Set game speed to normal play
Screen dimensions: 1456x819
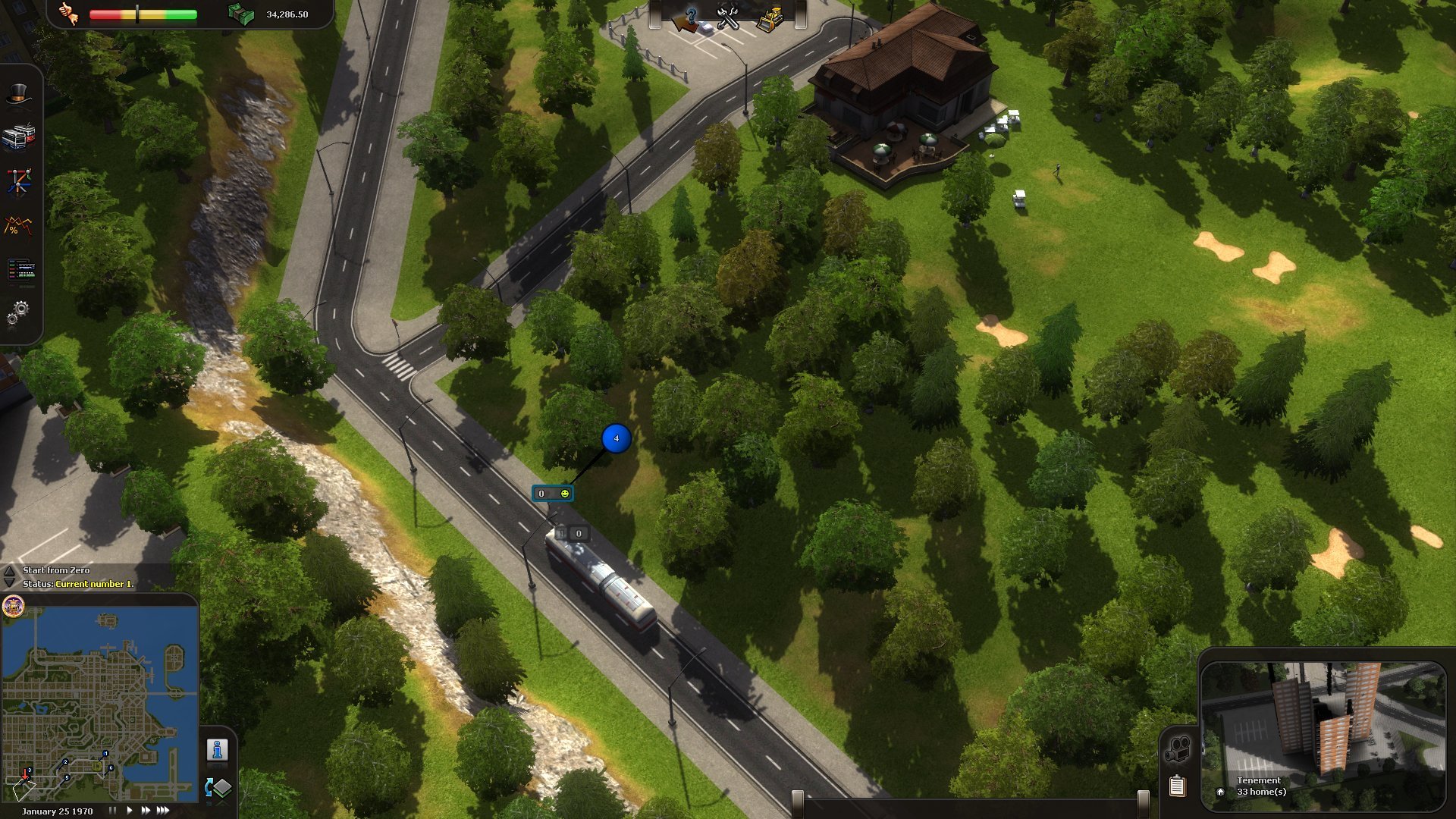[130, 811]
